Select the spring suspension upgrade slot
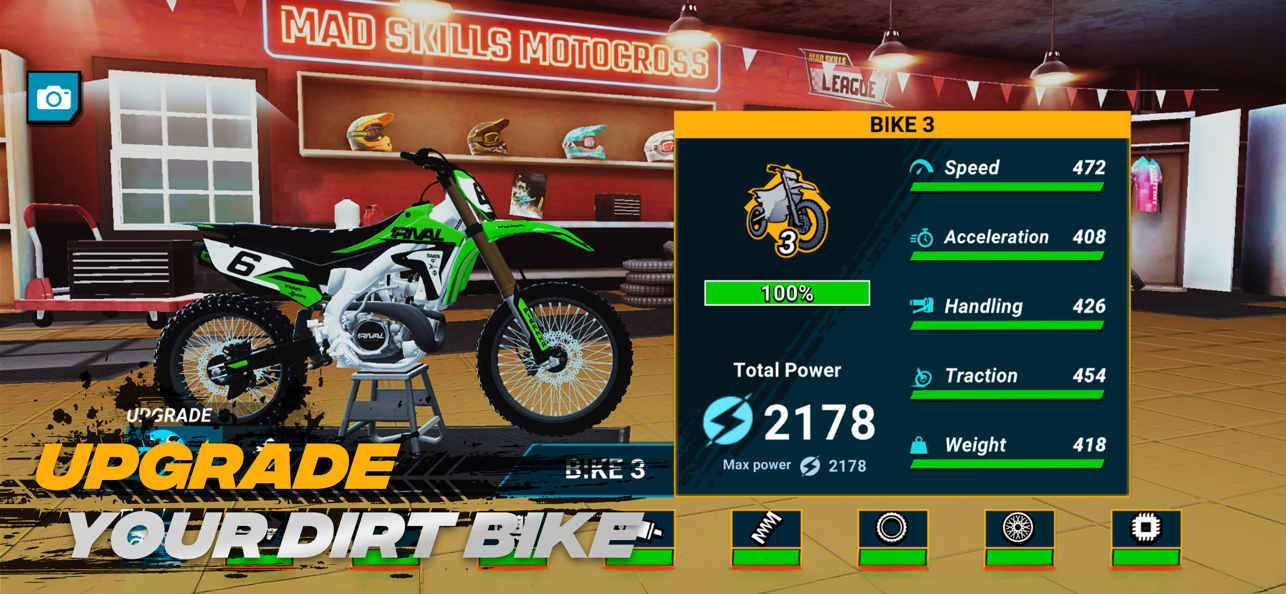This screenshot has width=1286, height=594. pos(766,537)
